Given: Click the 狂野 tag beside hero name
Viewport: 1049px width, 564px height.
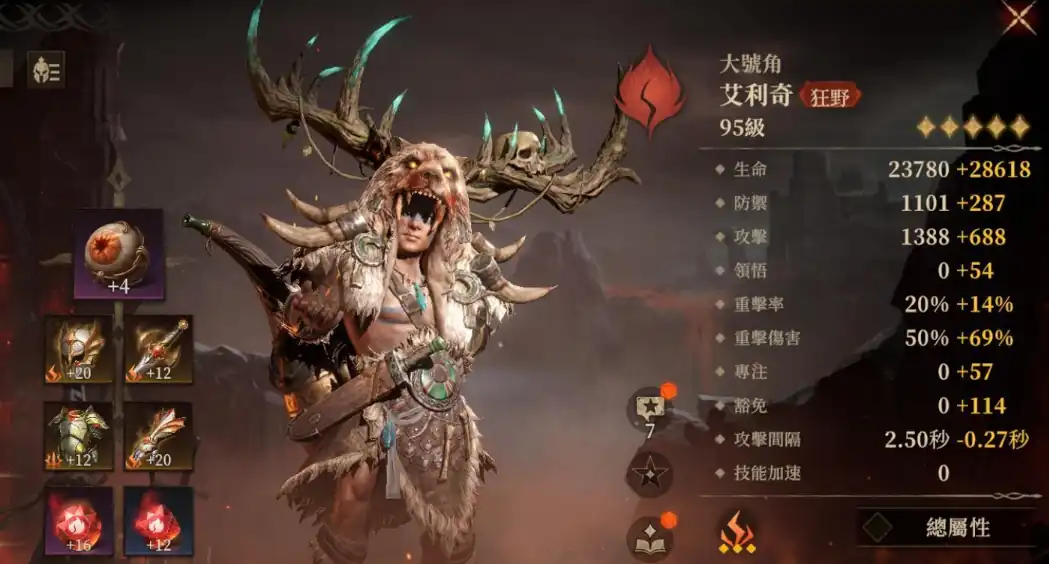Looking at the screenshot, I should pyautogui.click(x=830, y=96).
